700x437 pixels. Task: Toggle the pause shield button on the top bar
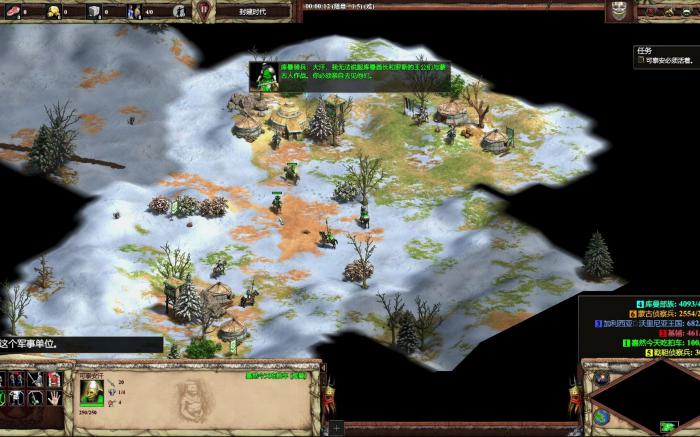click(x=204, y=10)
